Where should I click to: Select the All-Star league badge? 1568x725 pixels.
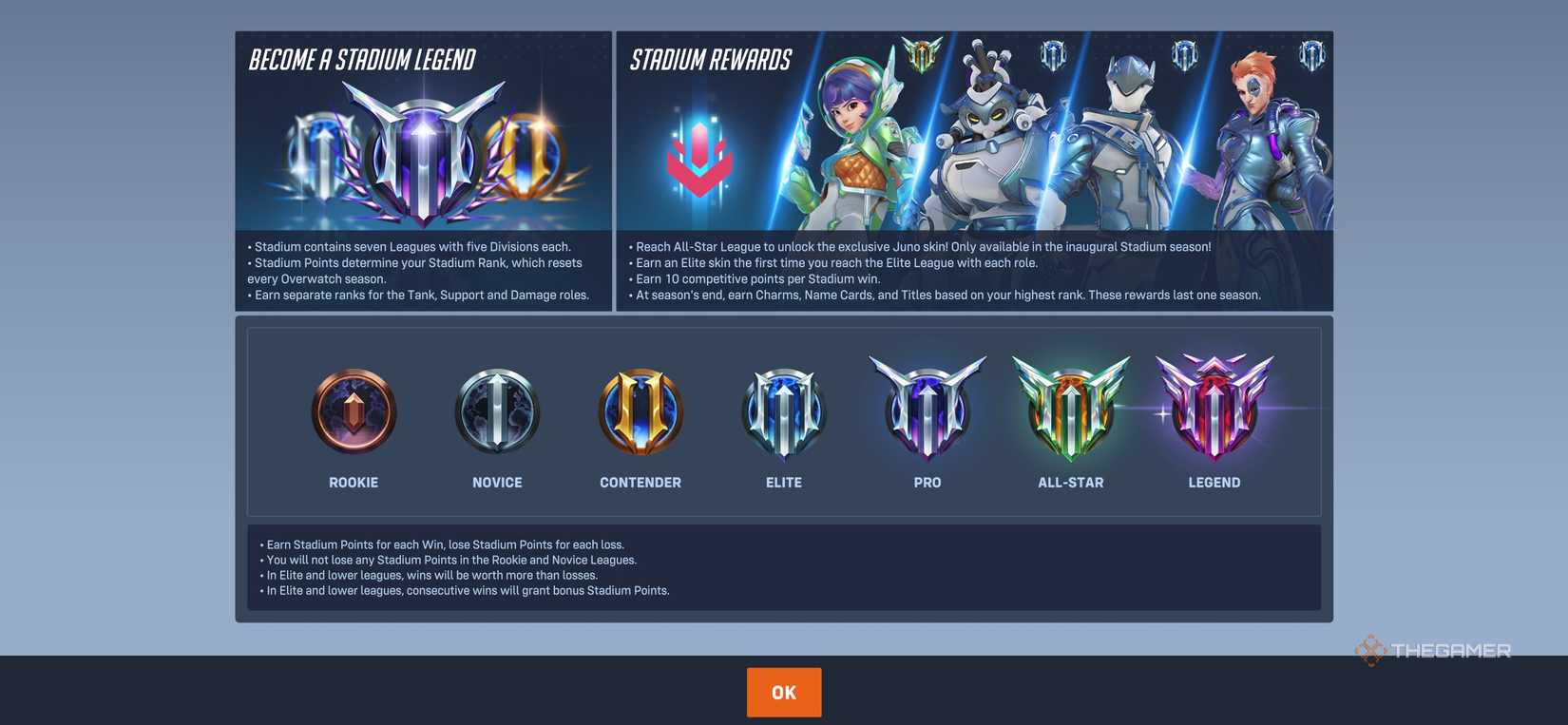(x=1071, y=407)
